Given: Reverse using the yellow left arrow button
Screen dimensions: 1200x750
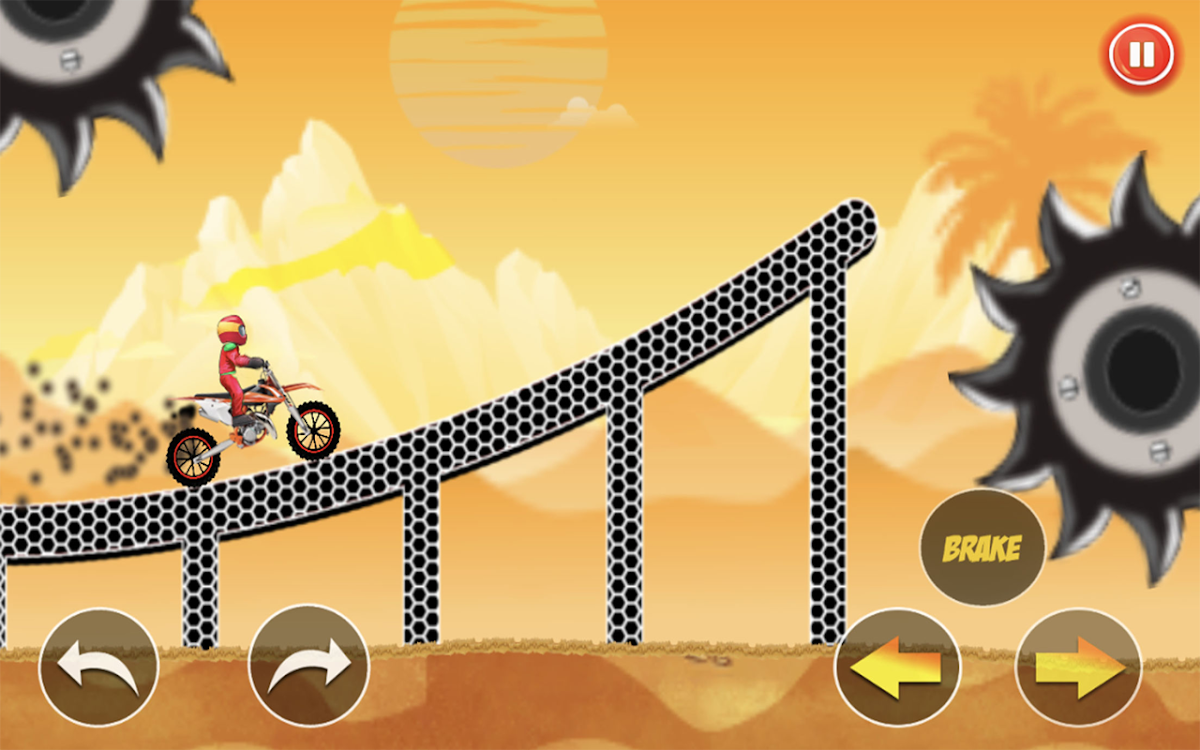Looking at the screenshot, I should (897, 667).
